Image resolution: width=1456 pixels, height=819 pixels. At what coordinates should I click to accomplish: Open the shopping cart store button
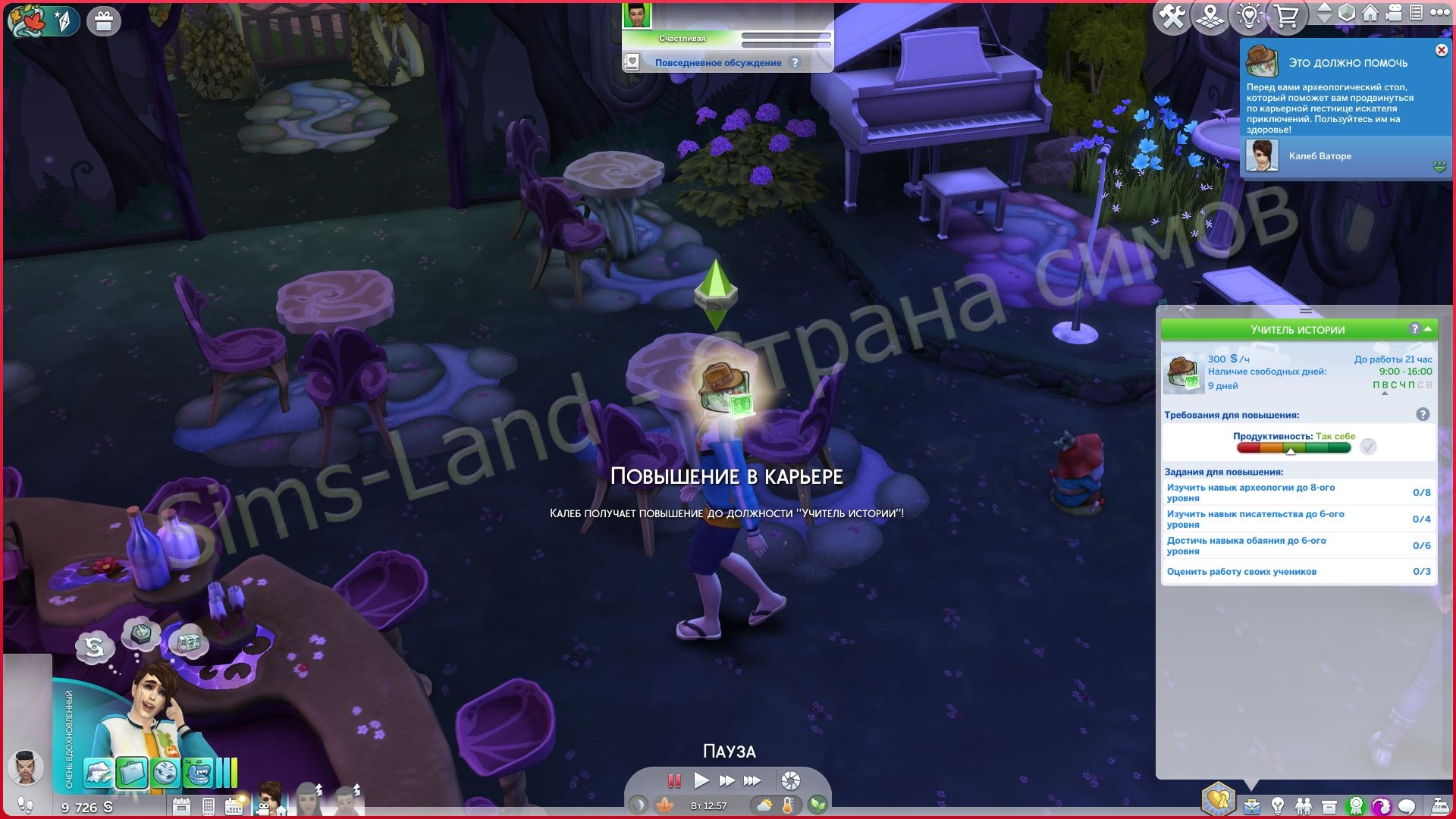click(1287, 17)
